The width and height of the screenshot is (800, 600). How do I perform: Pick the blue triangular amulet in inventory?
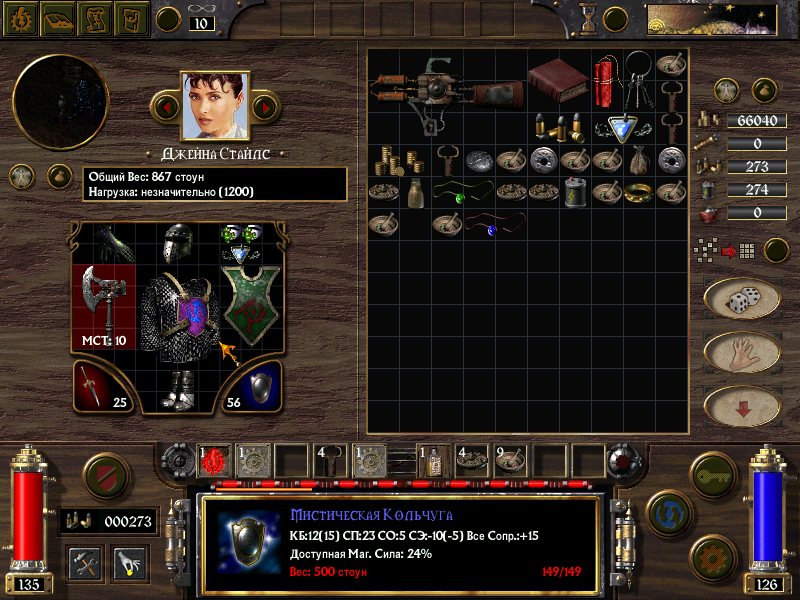point(623,127)
